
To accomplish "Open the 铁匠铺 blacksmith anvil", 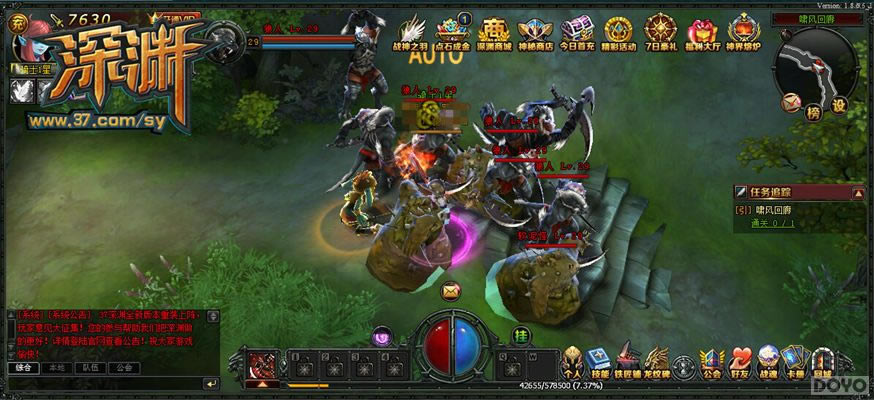I will click(x=627, y=362).
